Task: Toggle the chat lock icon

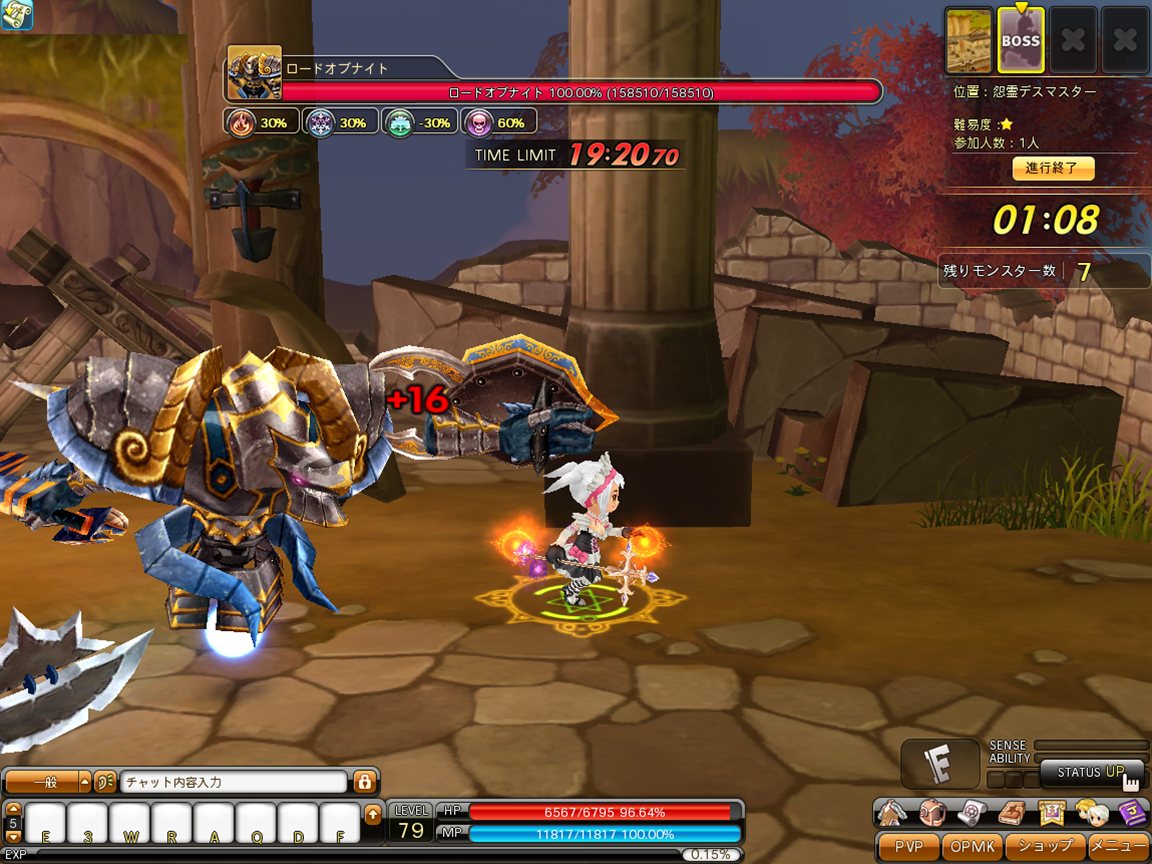Action: (365, 782)
